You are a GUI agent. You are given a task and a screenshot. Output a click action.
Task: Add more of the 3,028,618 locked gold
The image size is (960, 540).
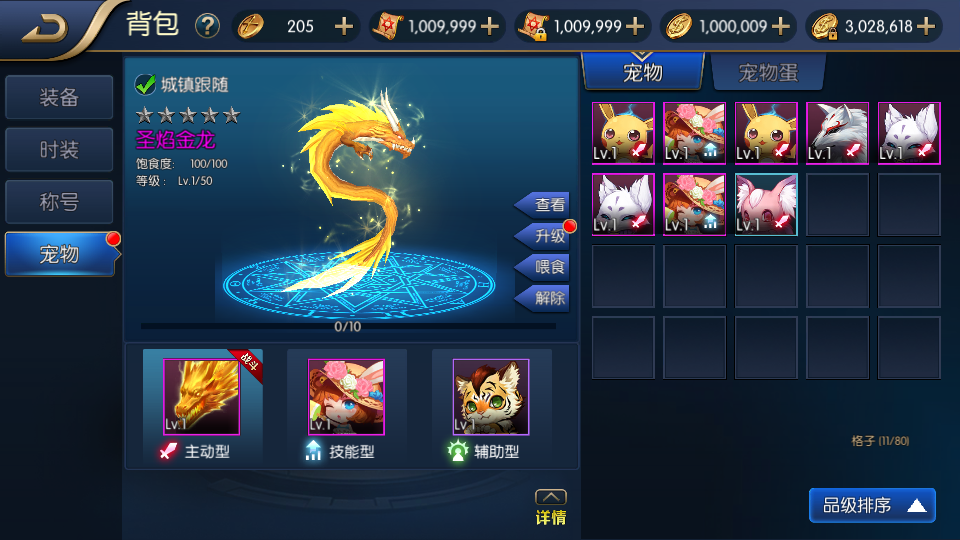click(926, 27)
